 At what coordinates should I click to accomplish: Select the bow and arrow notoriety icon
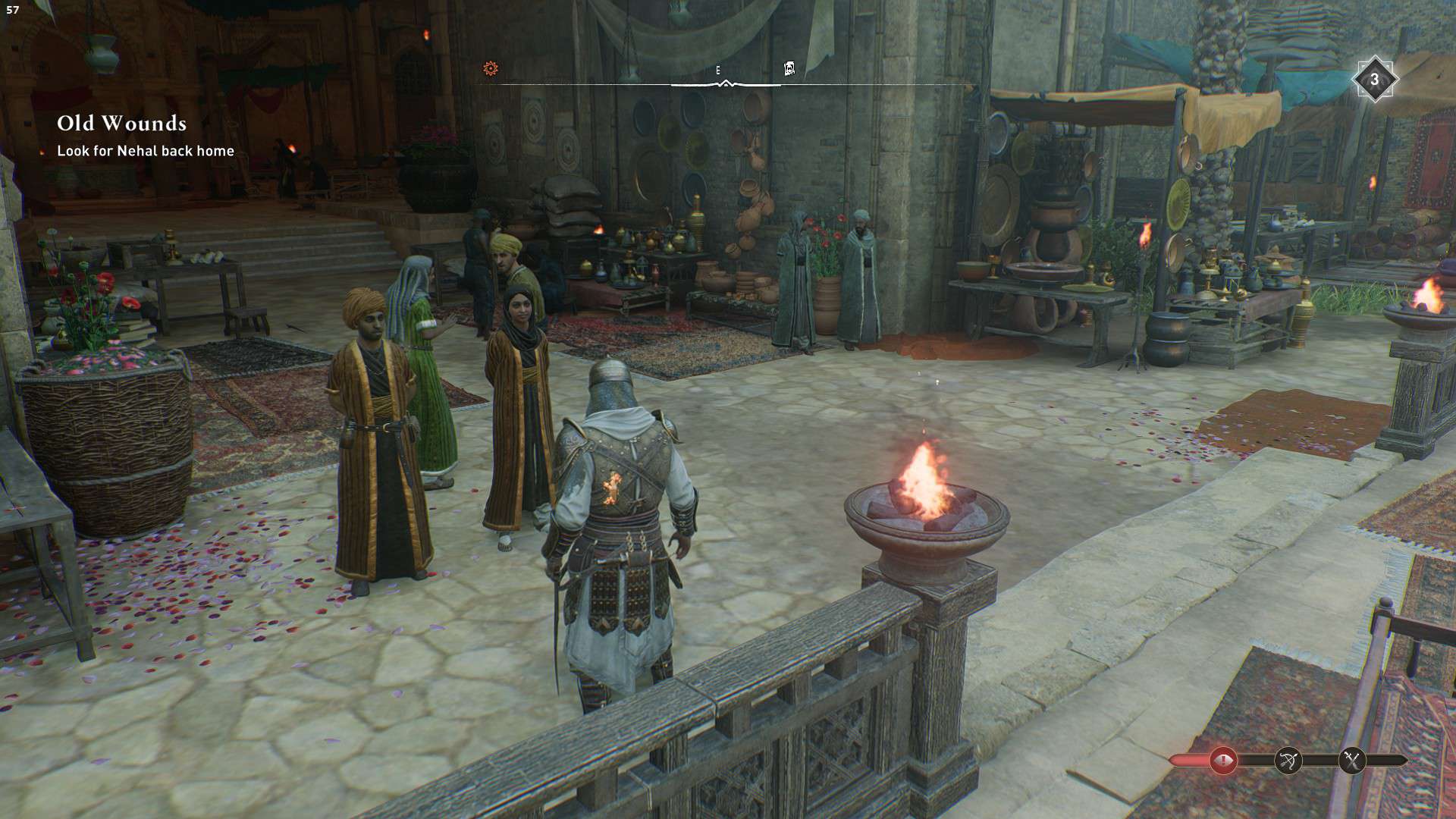1288,760
